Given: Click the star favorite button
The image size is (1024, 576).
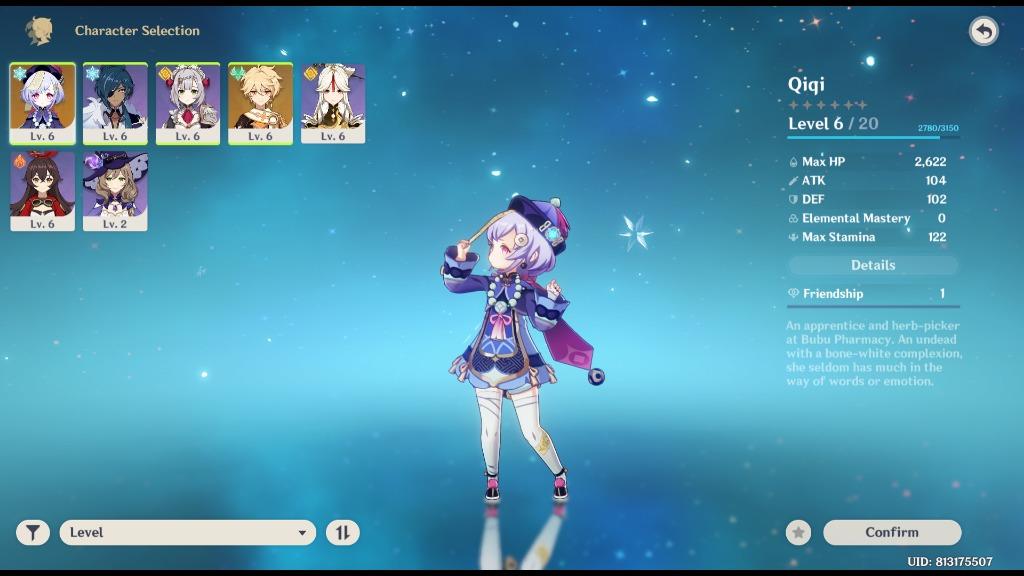Looking at the screenshot, I should [x=798, y=532].
